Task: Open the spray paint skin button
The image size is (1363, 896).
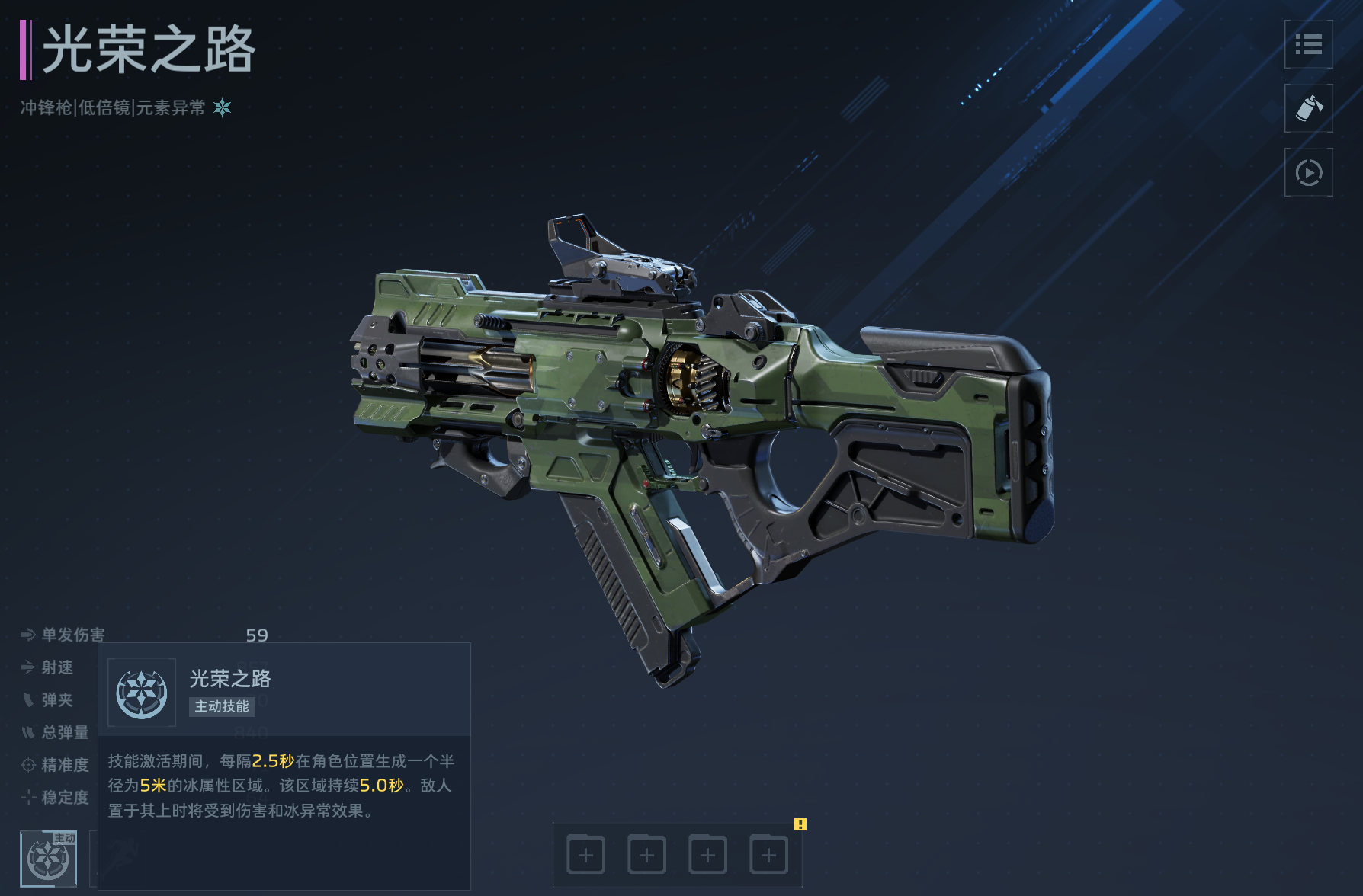Action: (x=1308, y=109)
